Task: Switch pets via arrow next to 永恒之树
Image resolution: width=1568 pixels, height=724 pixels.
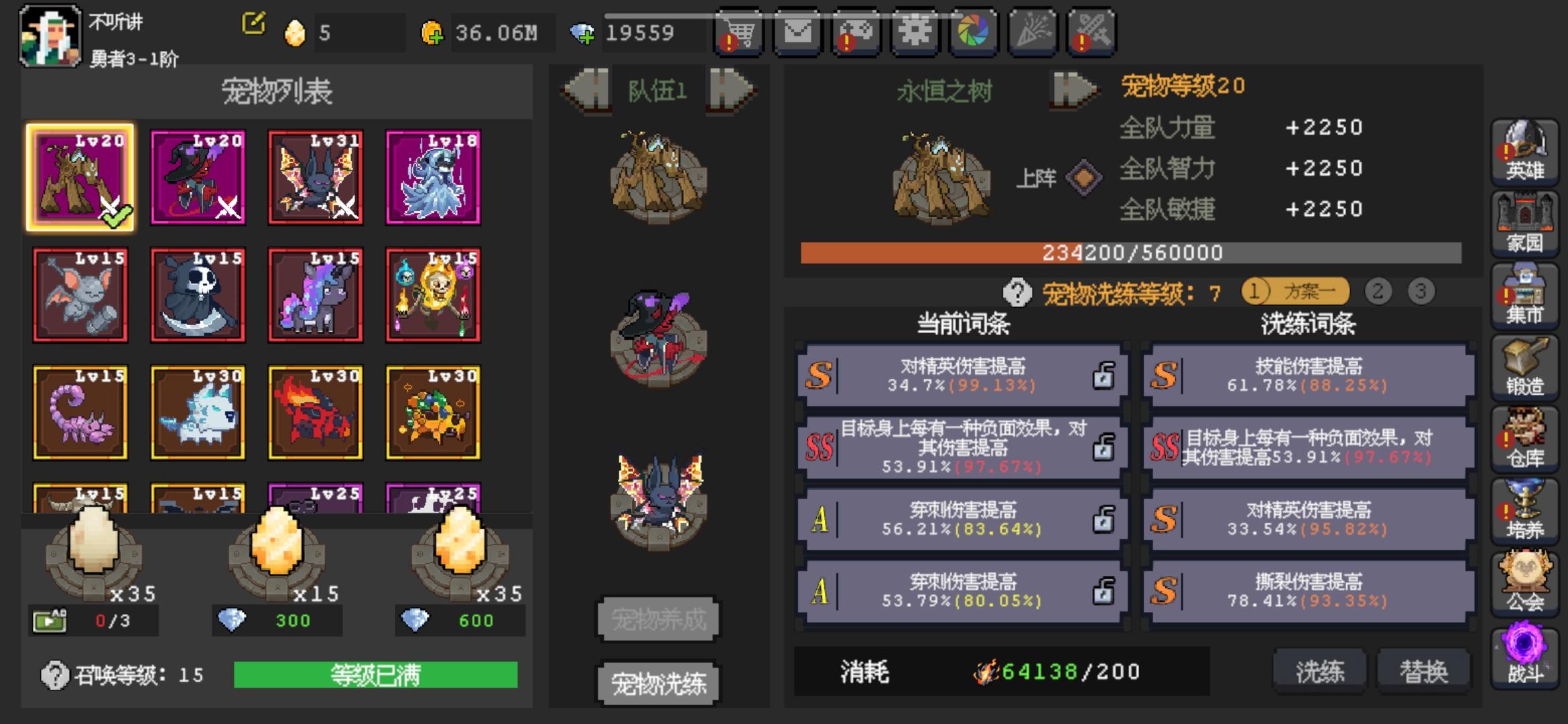Action: coord(1073,90)
